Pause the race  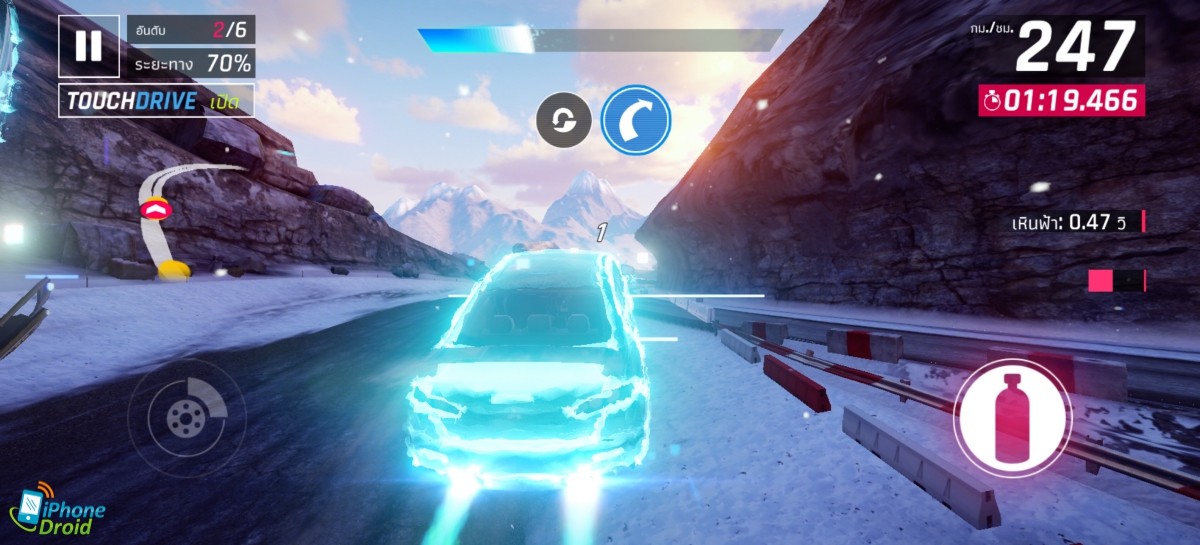(88, 46)
